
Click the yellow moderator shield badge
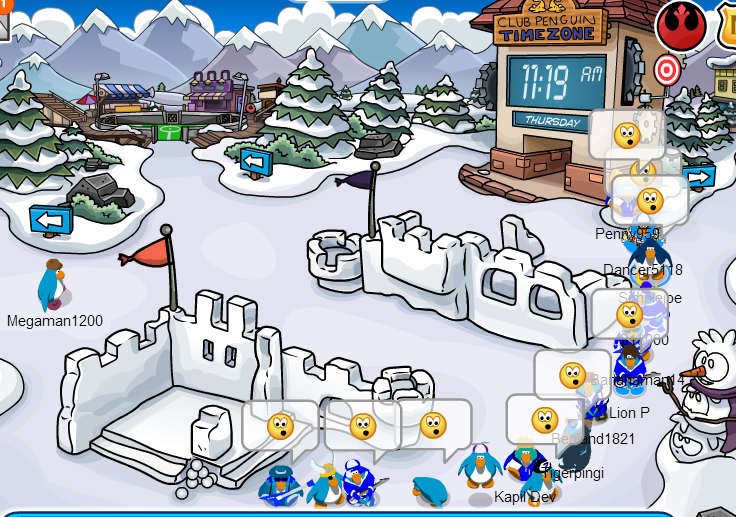727,22
